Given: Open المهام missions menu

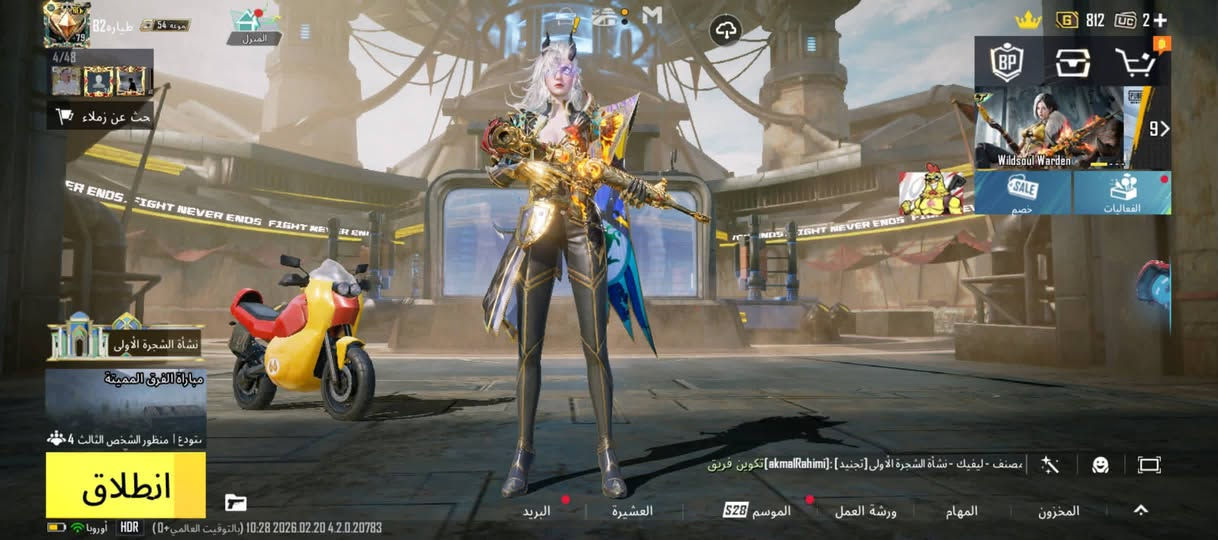Looking at the screenshot, I should coord(961,511).
